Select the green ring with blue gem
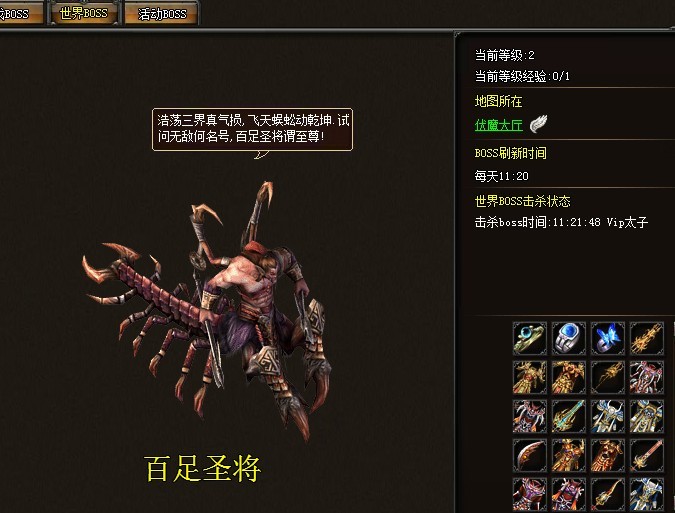Viewport: 675px width, 513px height. pyautogui.click(x=530, y=338)
